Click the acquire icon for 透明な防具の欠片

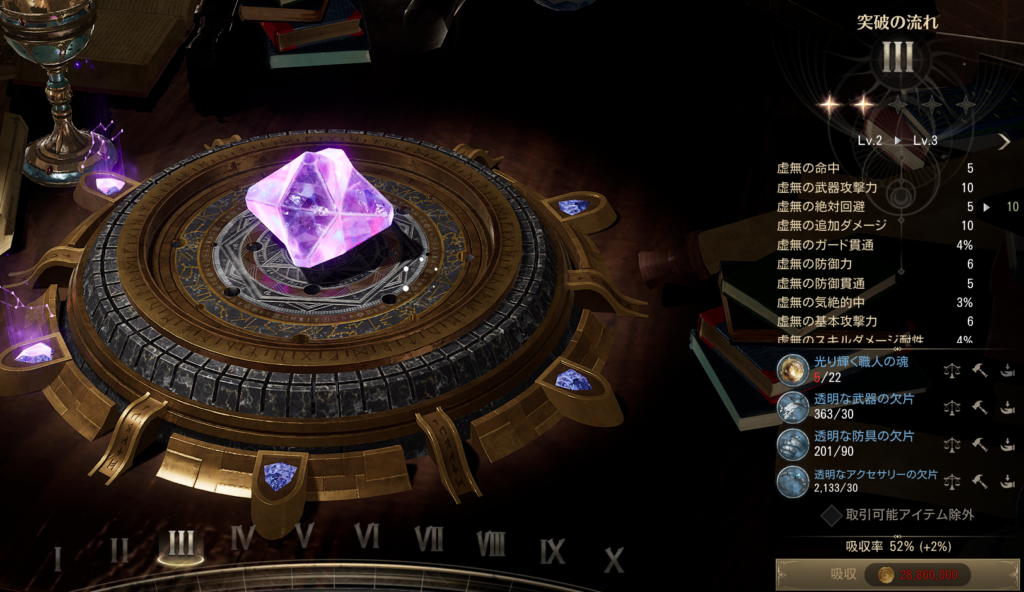click(1007, 445)
